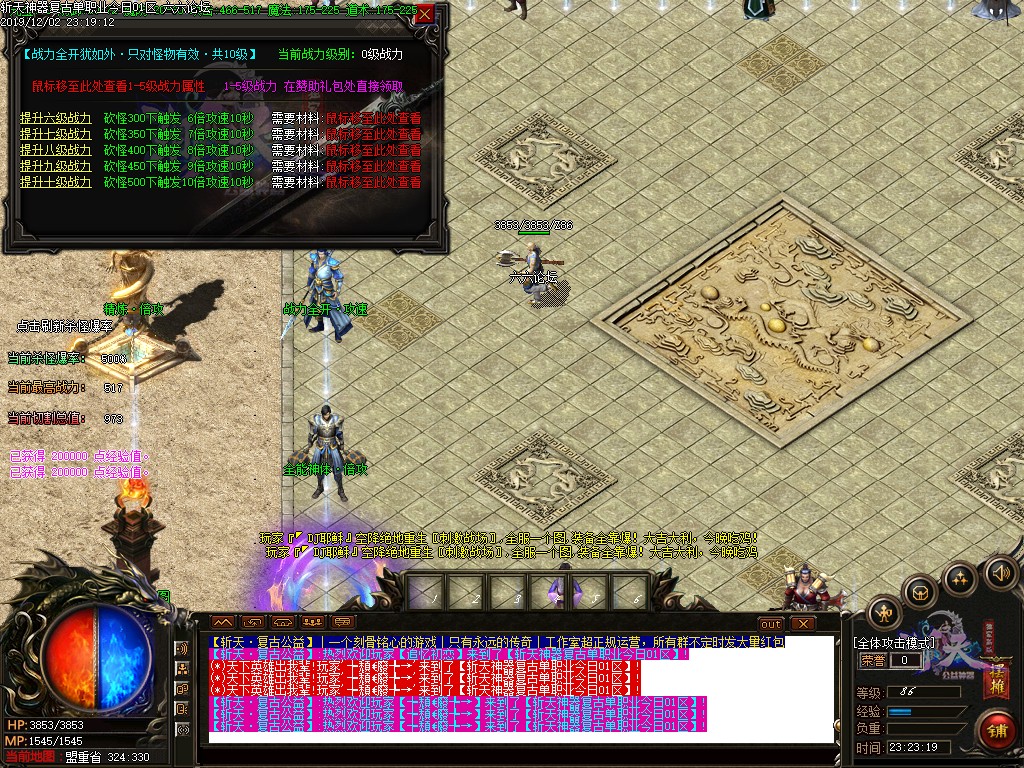The width and height of the screenshot is (1024, 768).
Task: Activate 提升十级战力 upgrade link
Action: tap(55, 182)
